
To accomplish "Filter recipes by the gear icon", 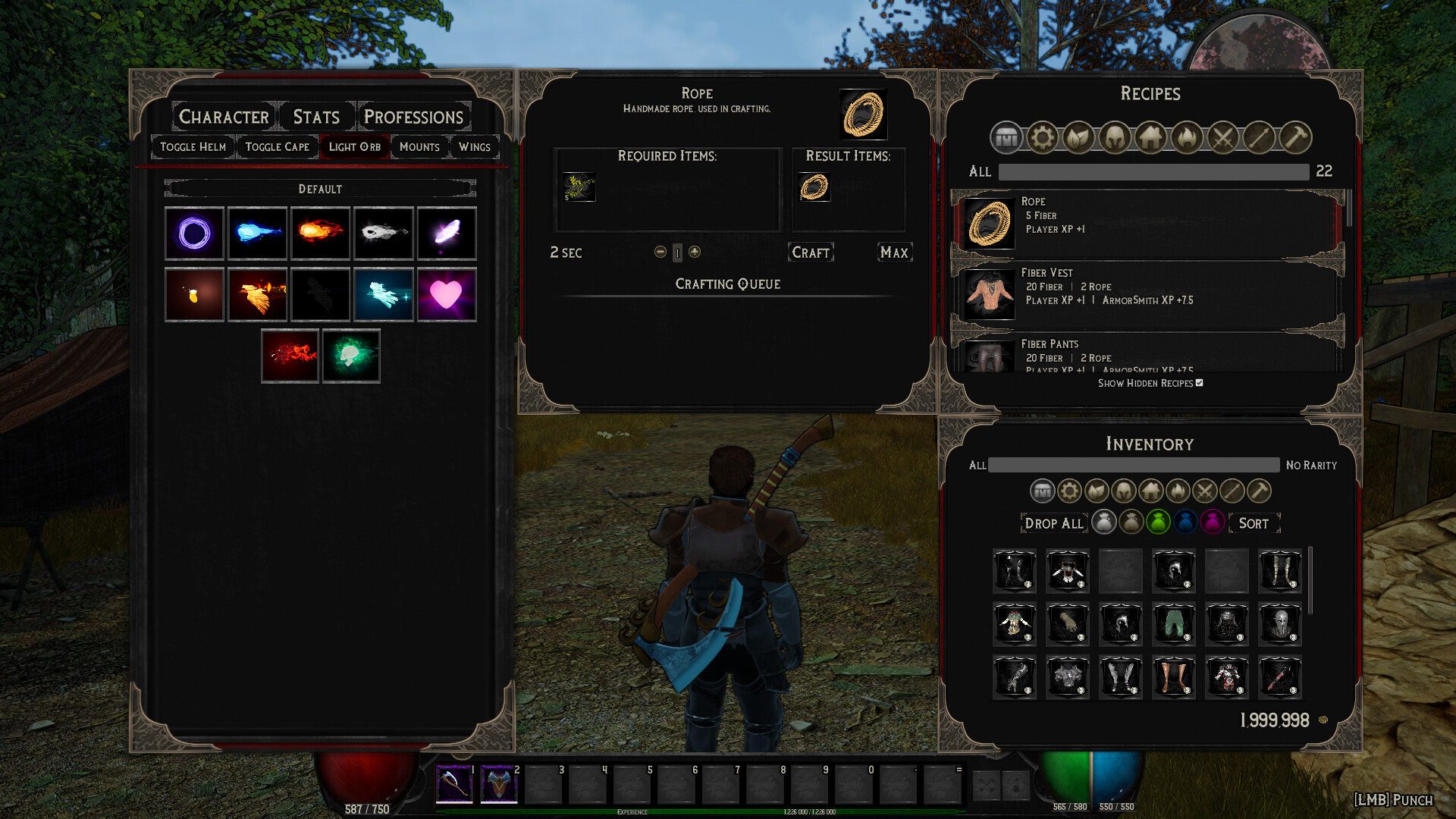I will click(1042, 138).
